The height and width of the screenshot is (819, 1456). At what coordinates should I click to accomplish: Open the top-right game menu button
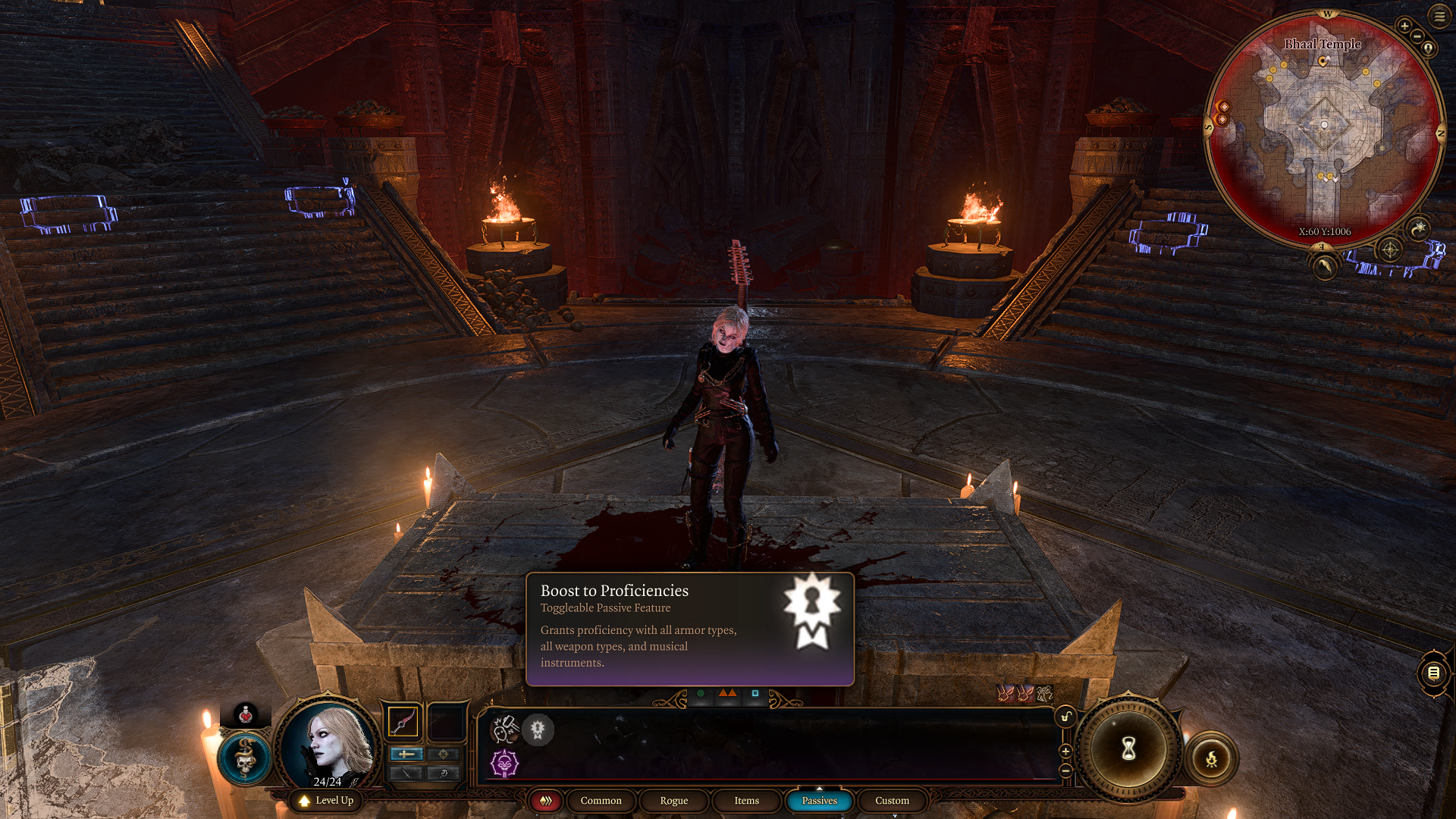1439,16
